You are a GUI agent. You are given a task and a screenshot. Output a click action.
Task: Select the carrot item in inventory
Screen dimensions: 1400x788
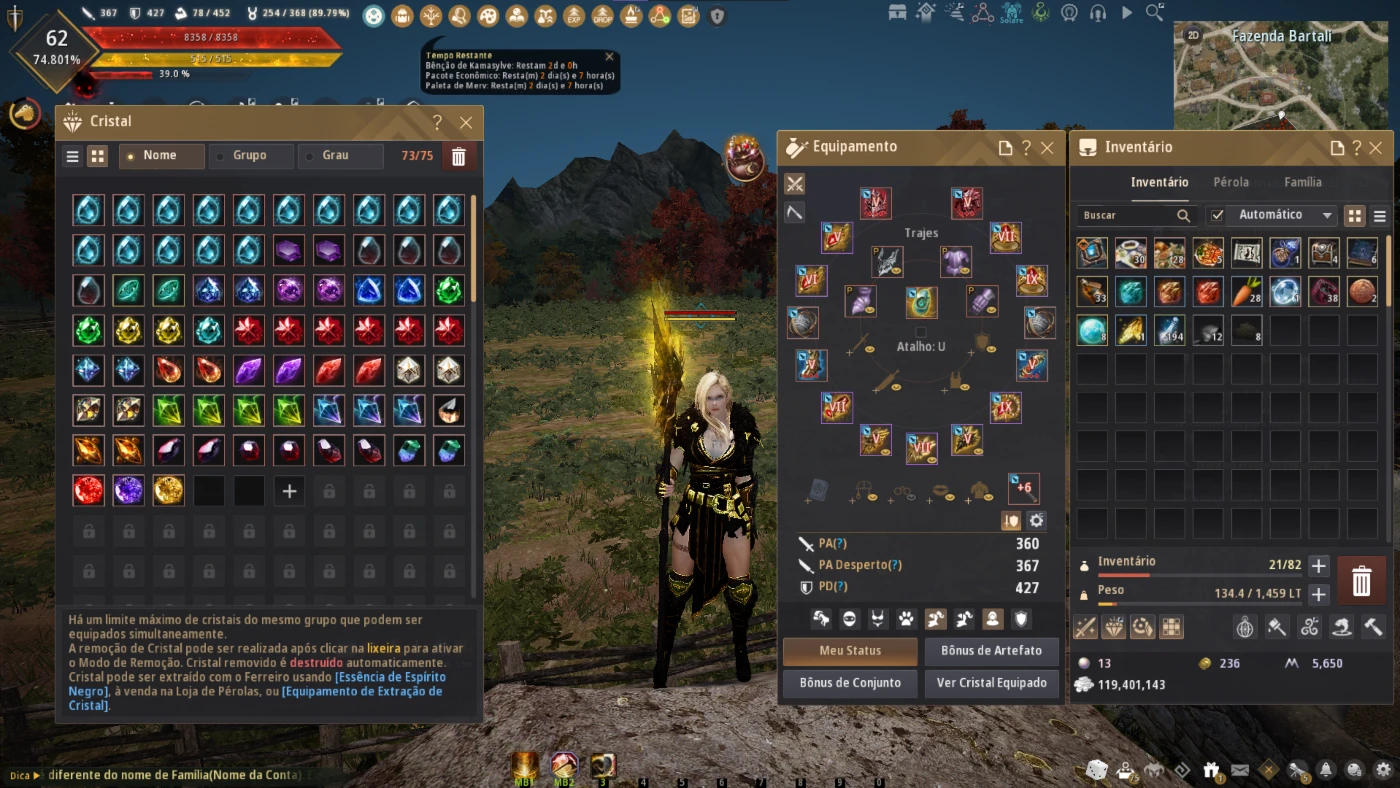(1247, 291)
